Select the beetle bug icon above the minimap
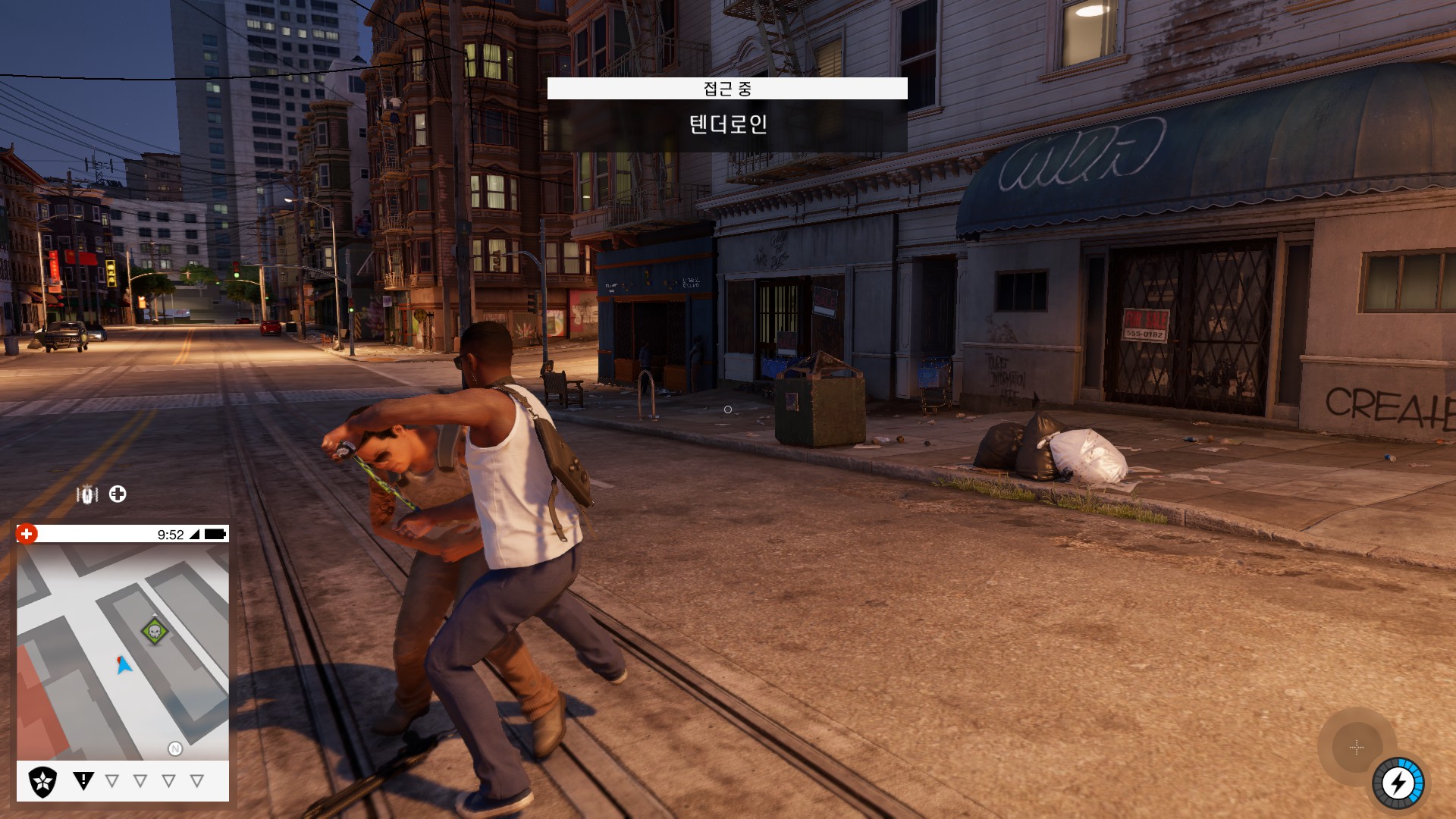This screenshot has height=819, width=1456. tap(87, 495)
